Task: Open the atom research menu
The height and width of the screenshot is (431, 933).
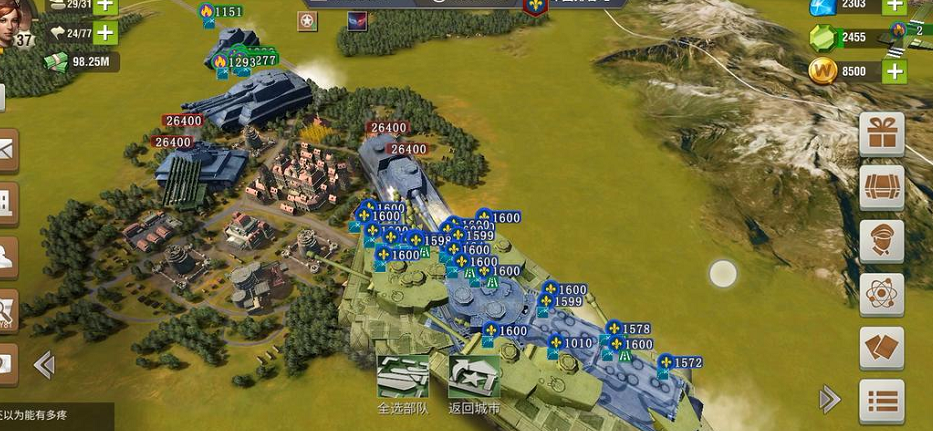Action: click(x=882, y=295)
